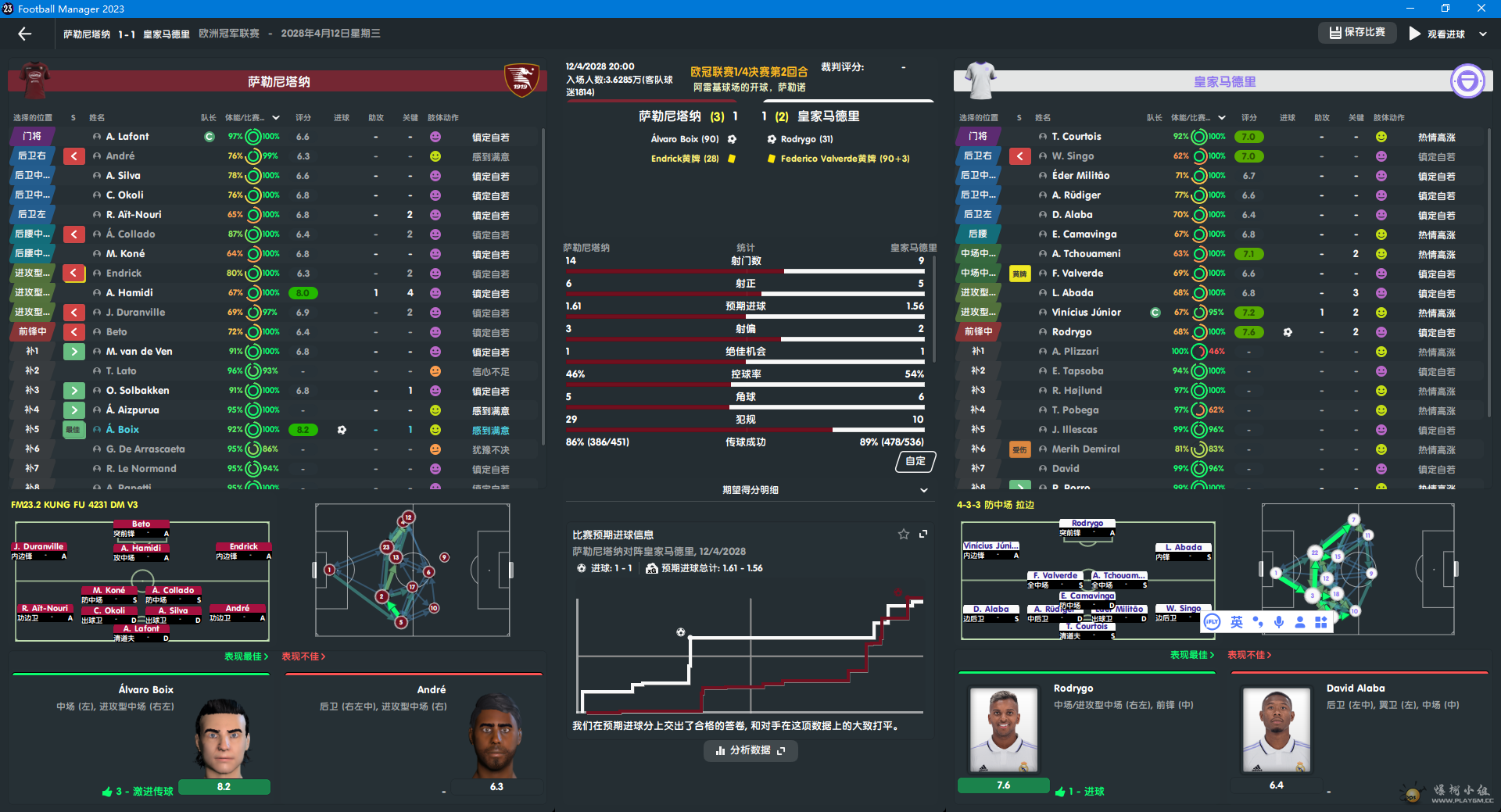Open the 分析数据 analysis data button

[750, 751]
